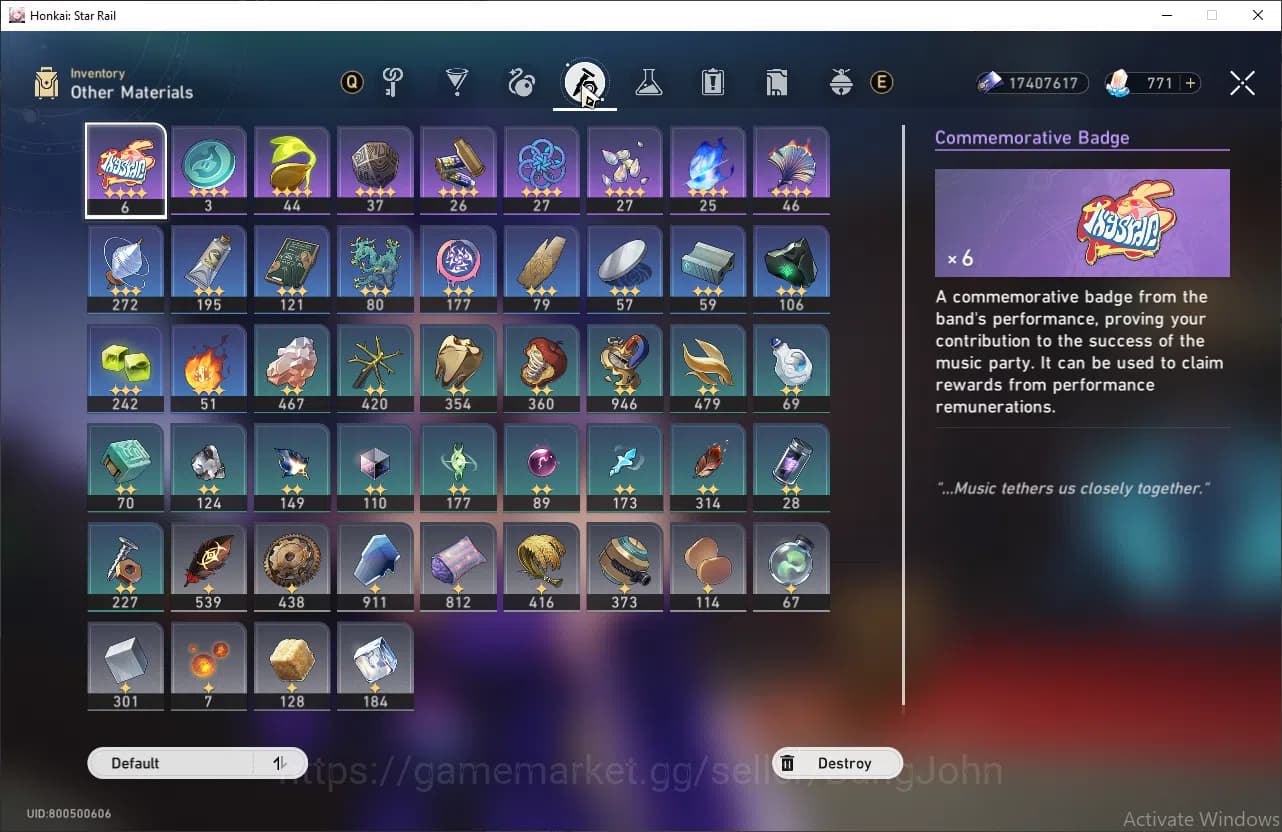Screen dimensions: 1282x832
Task: Pick the blue flame material slot
Action: pos(707,169)
